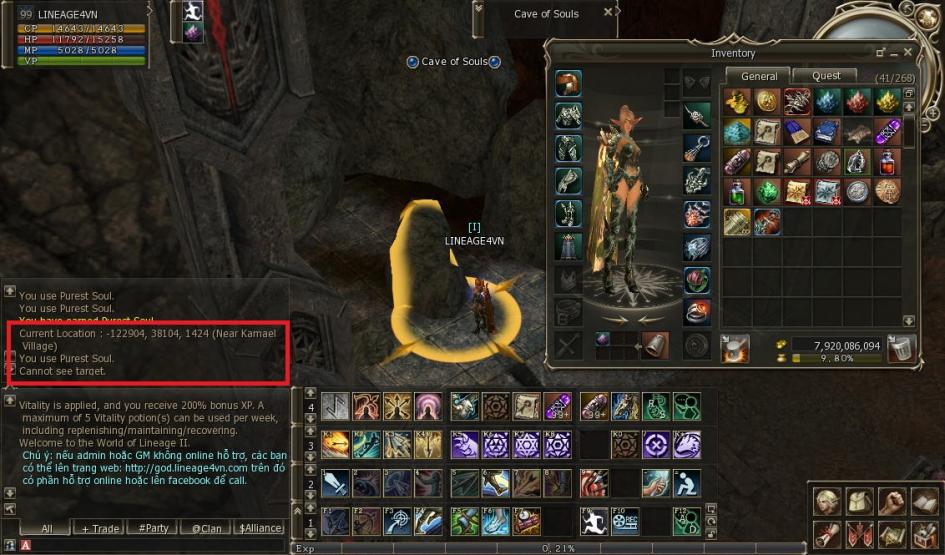The image size is (945, 555).
Task: Minimize the Inventory window
Action: [x=881, y=52]
